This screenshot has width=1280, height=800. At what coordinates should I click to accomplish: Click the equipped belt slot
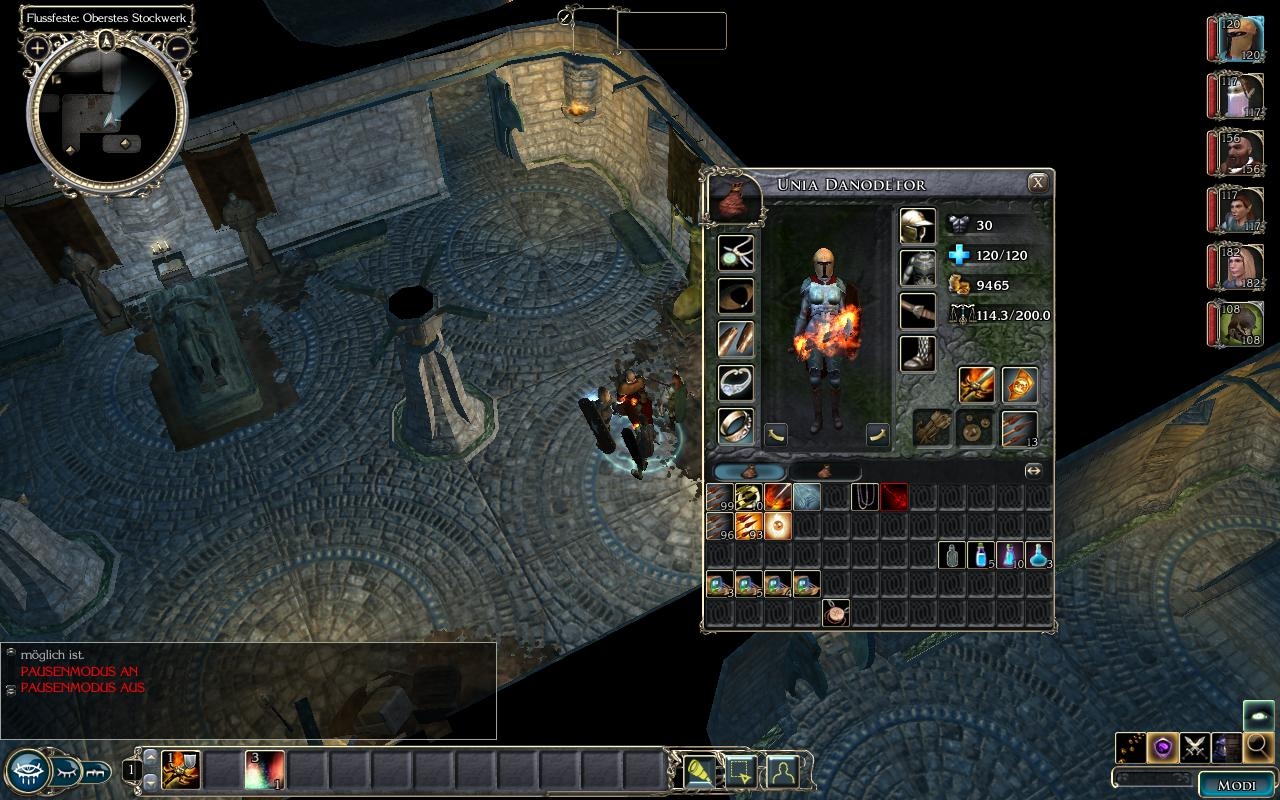coord(917,311)
